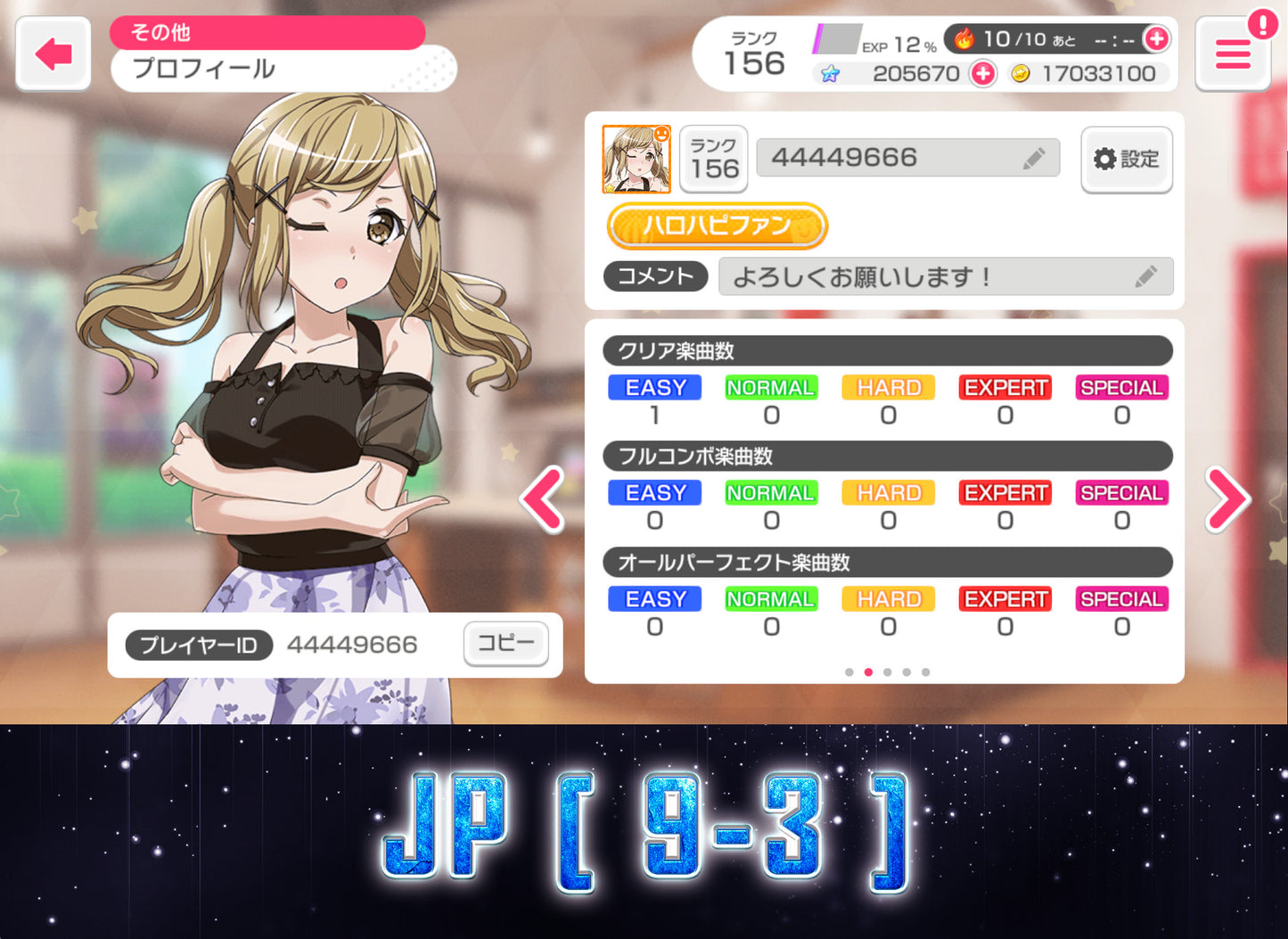The width and height of the screenshot is (1288, 939).
Task: Click the plus beside the stamina flame
Action: point(1156,39)
